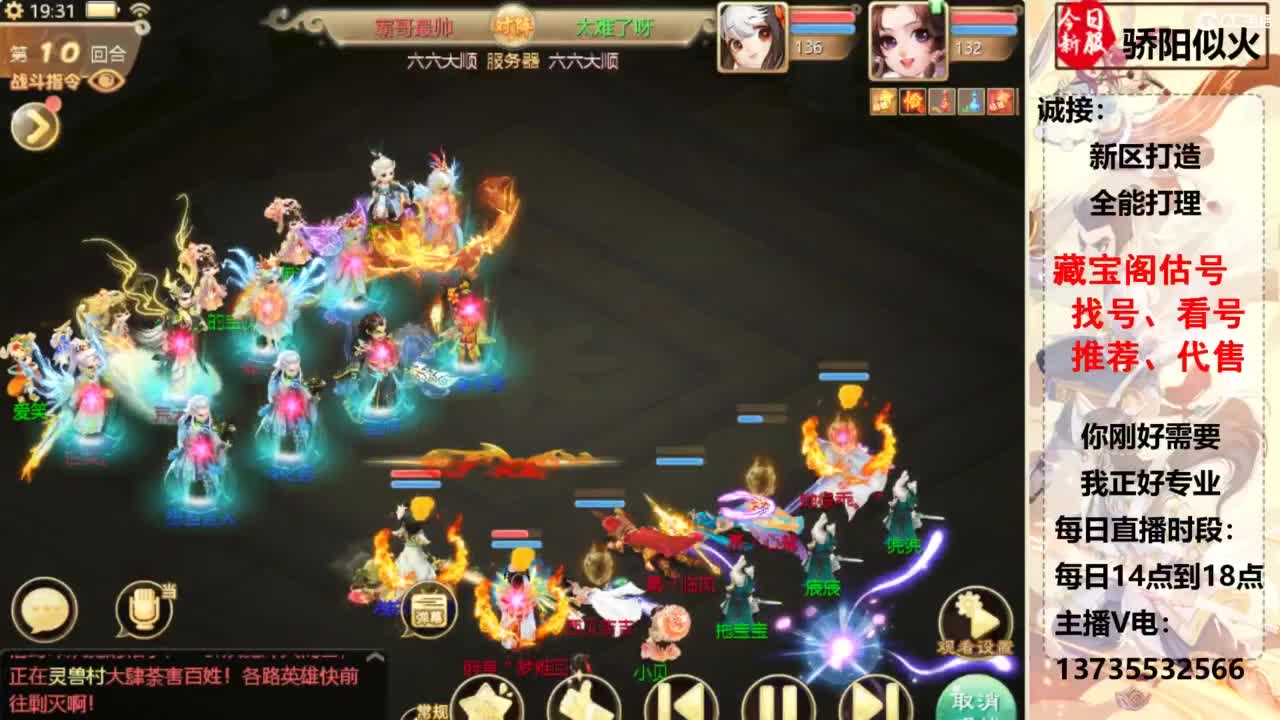
Task: Tap the gear icon in the status bar
Action: coord(14,9)
